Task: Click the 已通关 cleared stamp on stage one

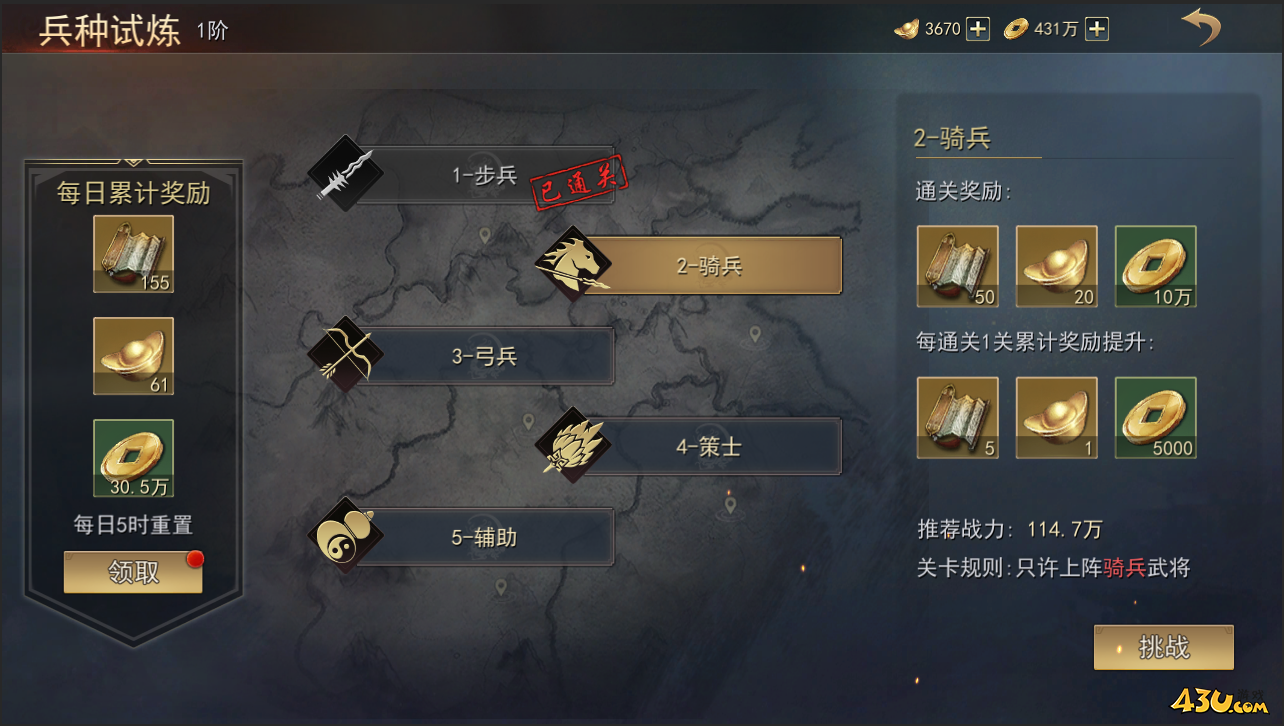Action: click(x=577, y=183)
